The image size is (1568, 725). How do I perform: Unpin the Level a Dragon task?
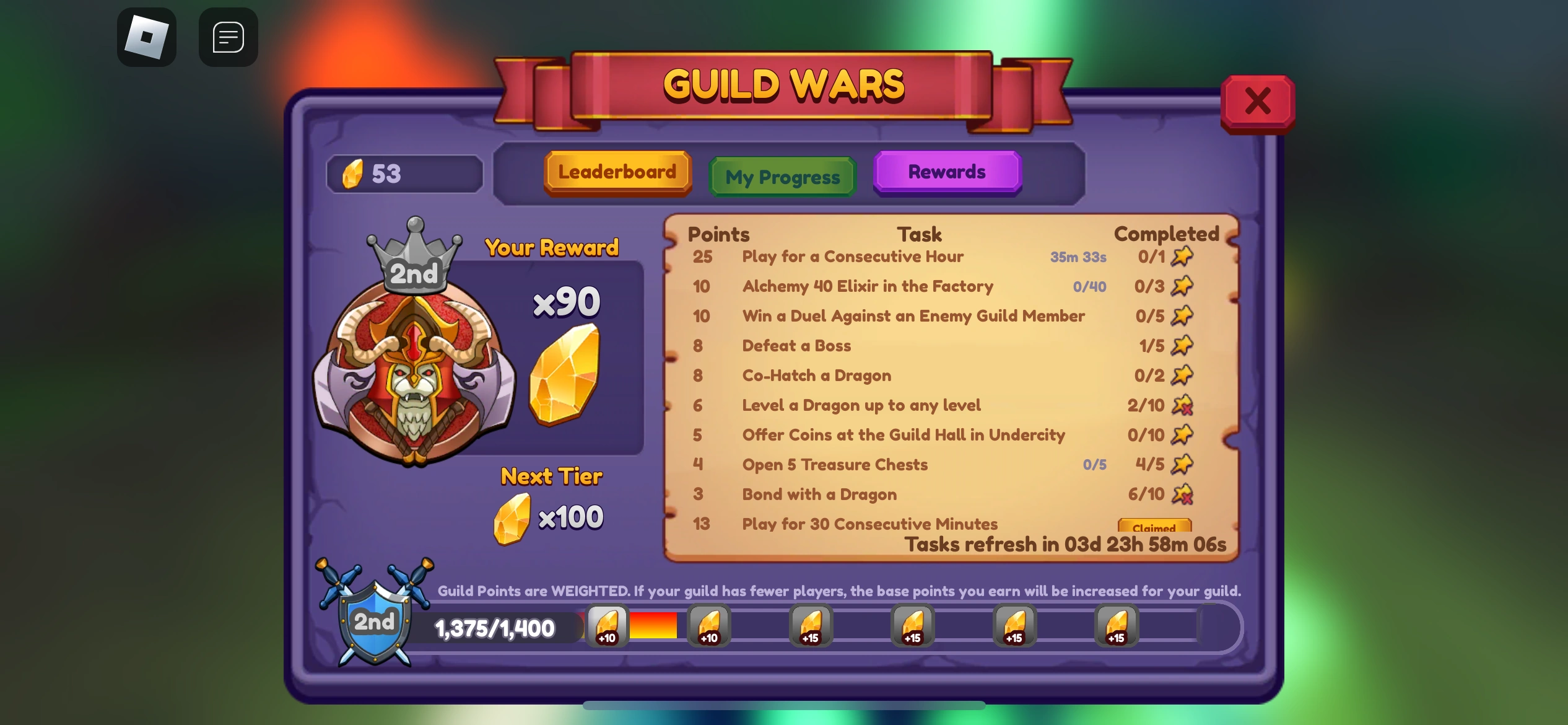point(1183,405)
